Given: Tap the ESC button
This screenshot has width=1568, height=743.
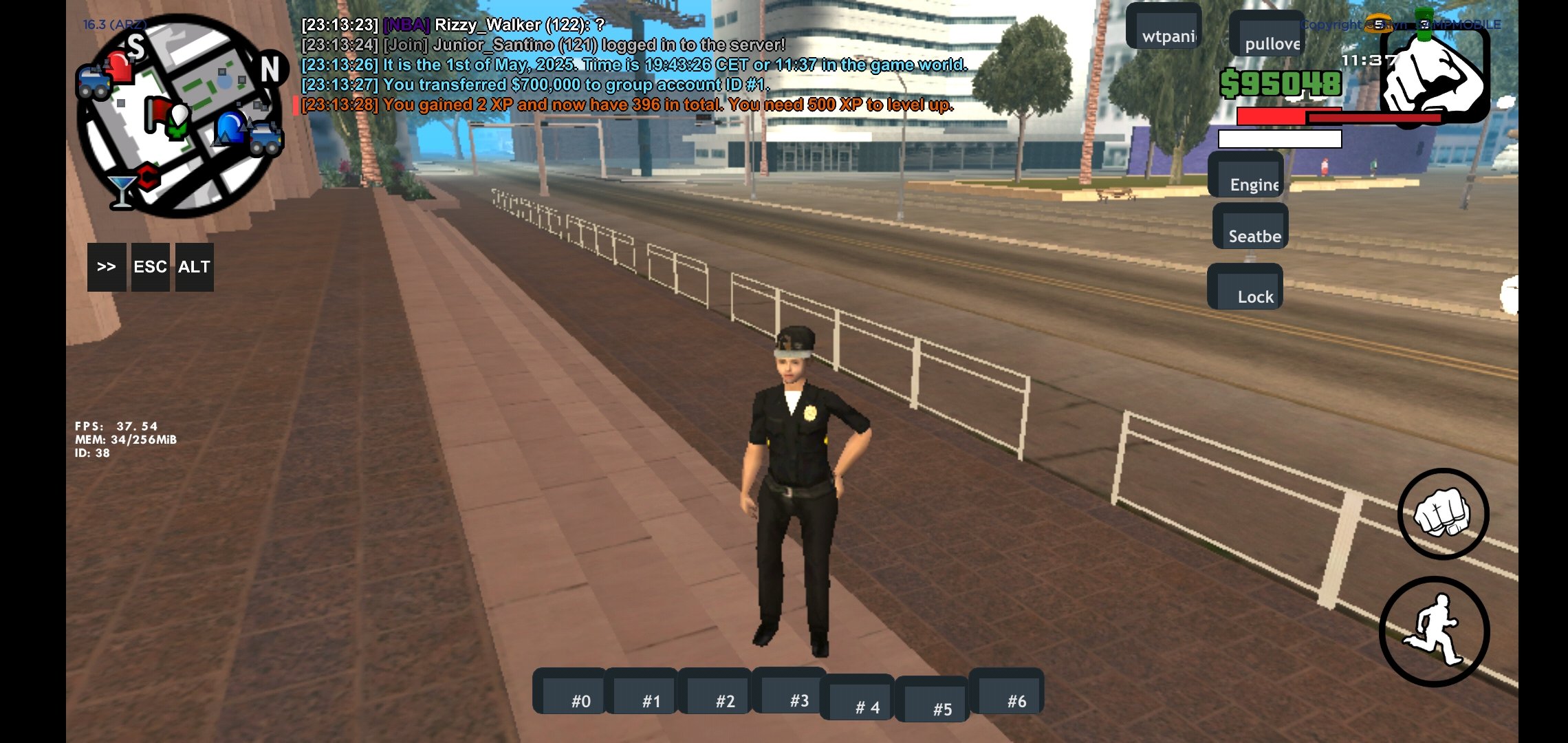Looking at the screenshot, I should point(150,267).
